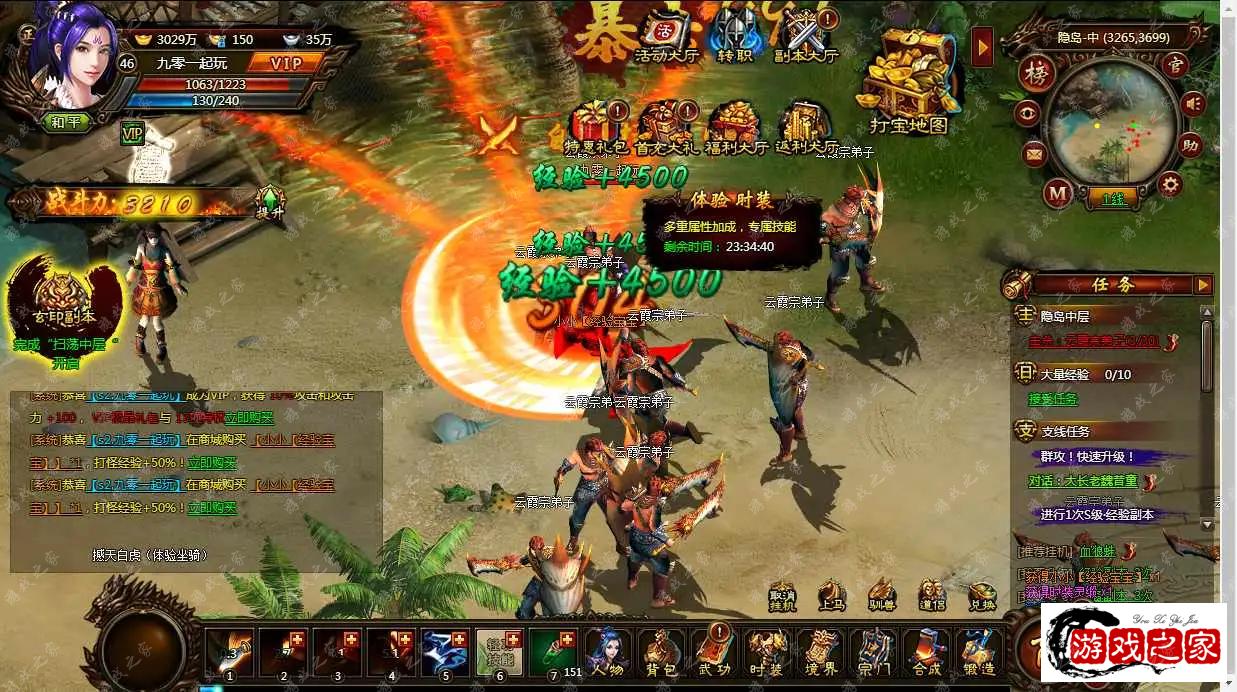Click the 上马 mount button

831,595
